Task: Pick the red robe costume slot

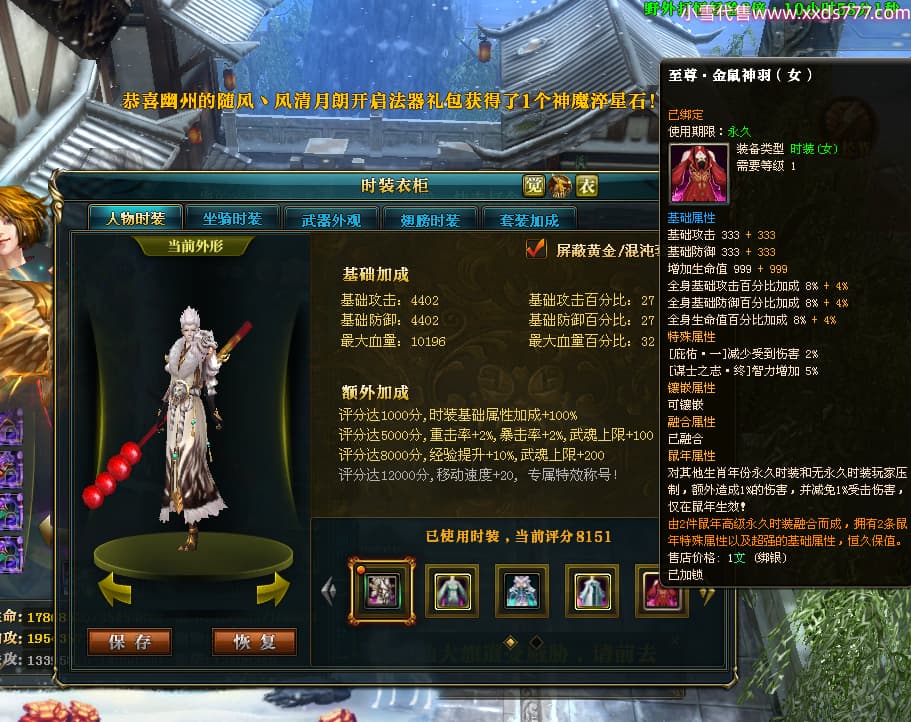Action: coord(660,590)
